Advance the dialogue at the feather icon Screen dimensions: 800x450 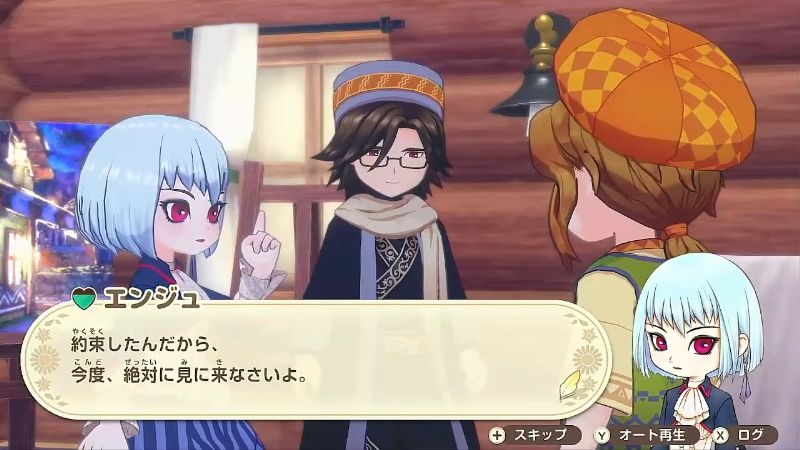coord(573,382)
